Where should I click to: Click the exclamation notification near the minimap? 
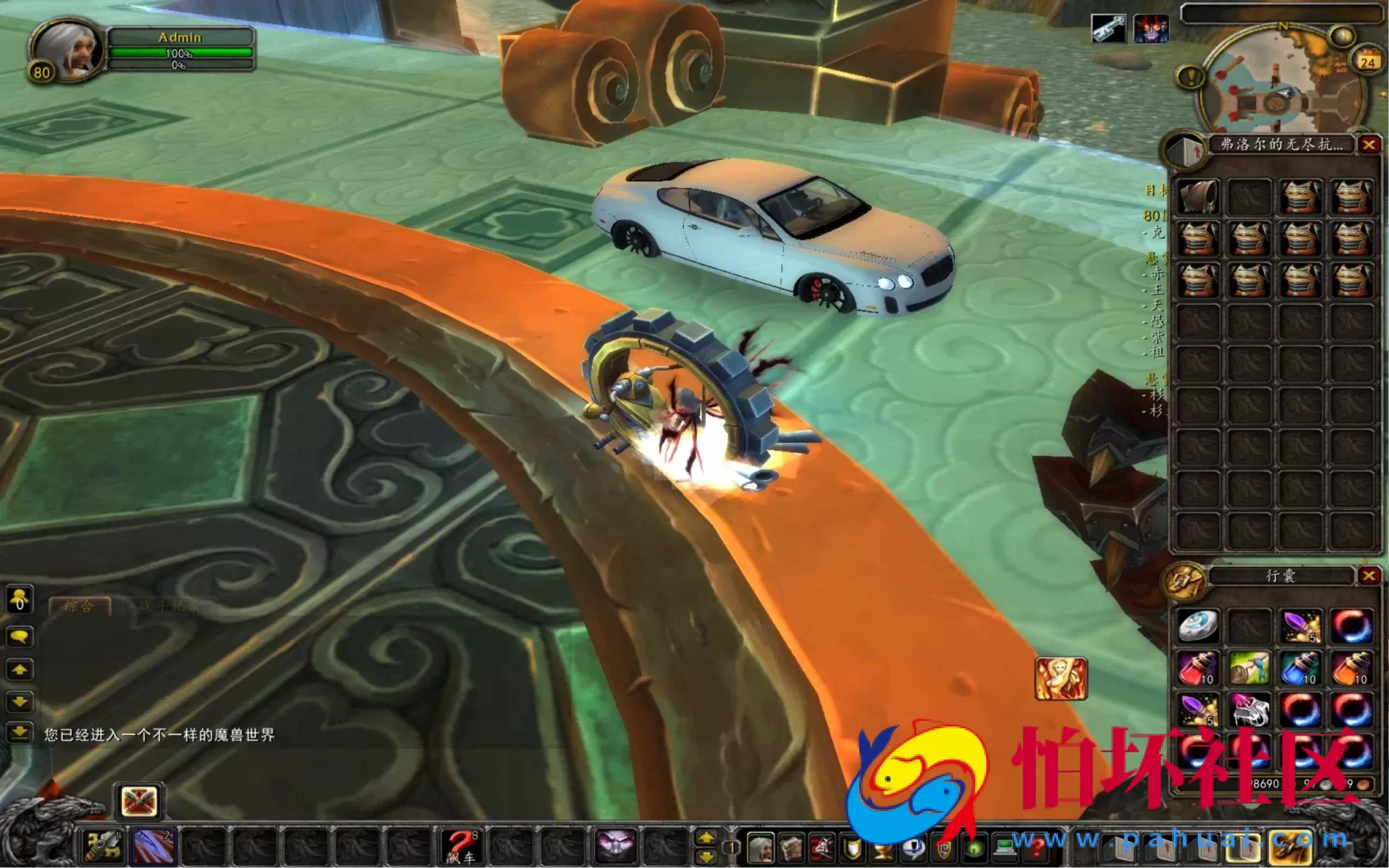[1190, 75]
